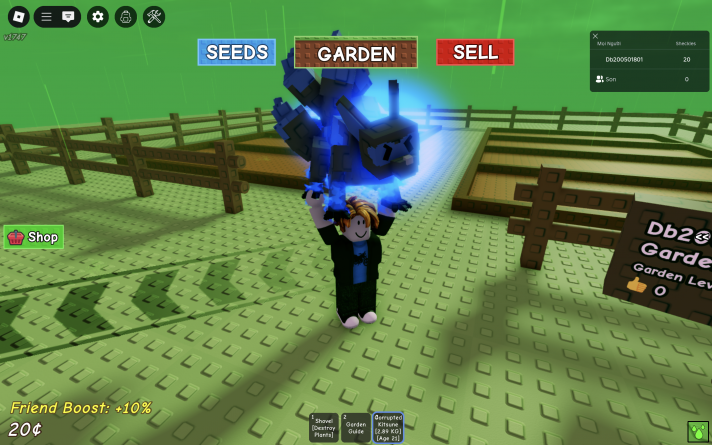Screen dimensions: 712x445
Task: Click the green paw icon in the corner
Action: [697, 432]
